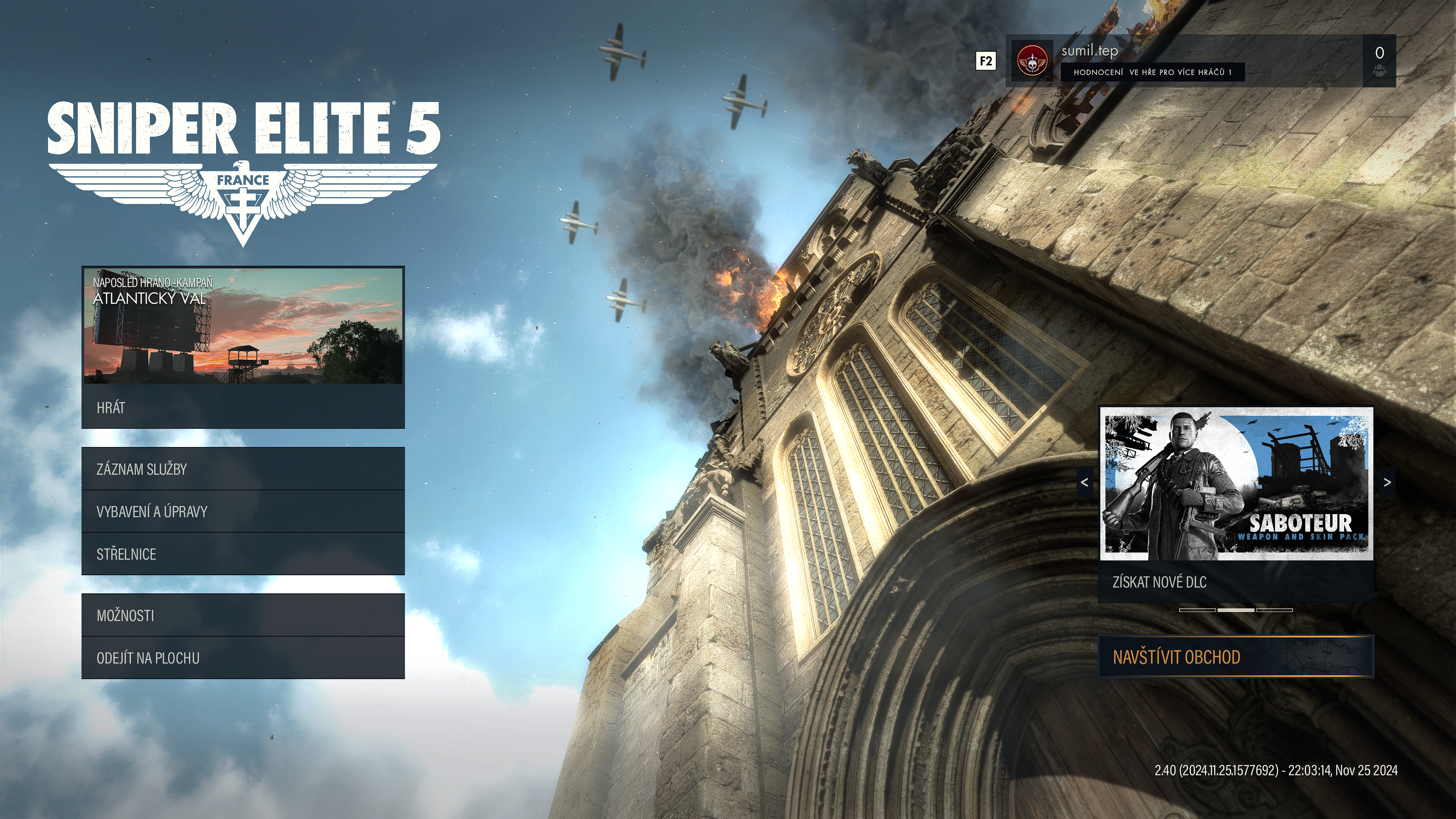The height and width of the screenshot is (819, 1456).
Task: Select ZÍSKAT NOVÉ DLC label
Action: 1236,582
